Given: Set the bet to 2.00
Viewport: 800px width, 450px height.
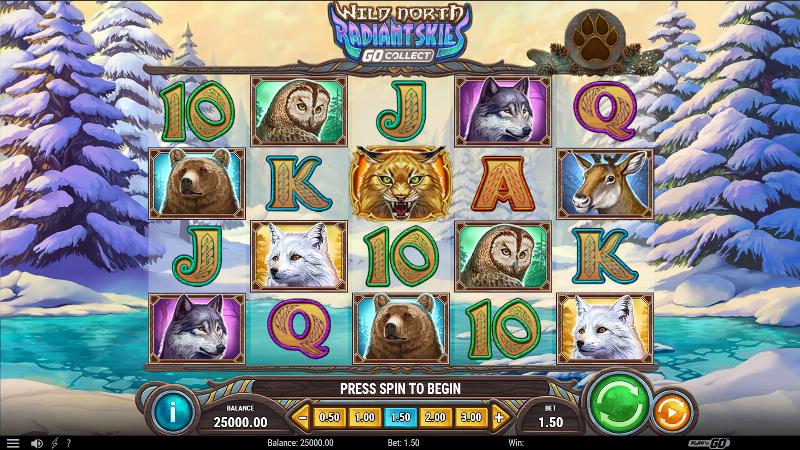Looking at the screenshot, I should (x=435, y=416).
